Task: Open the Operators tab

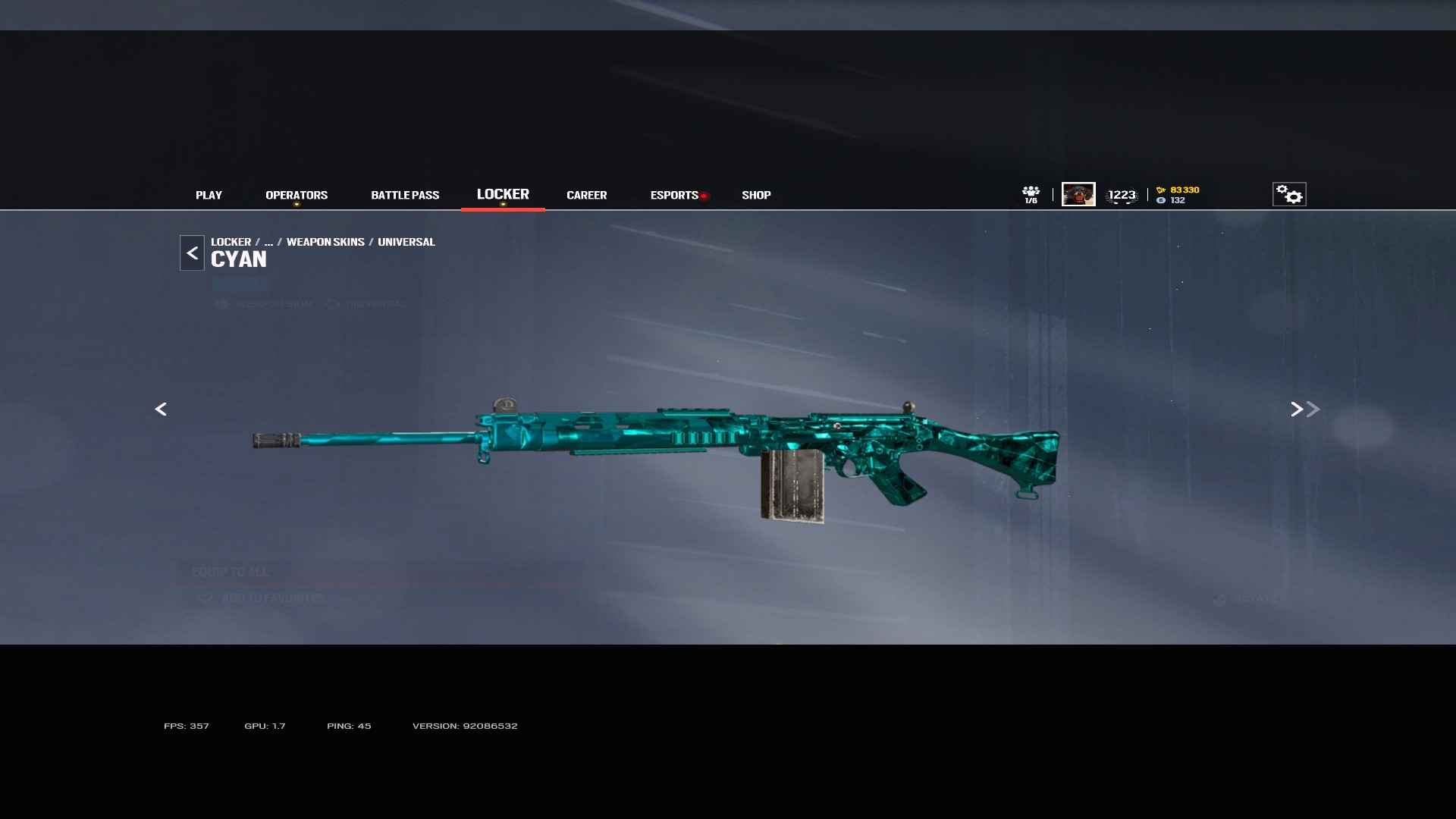Action: point(297,195)
